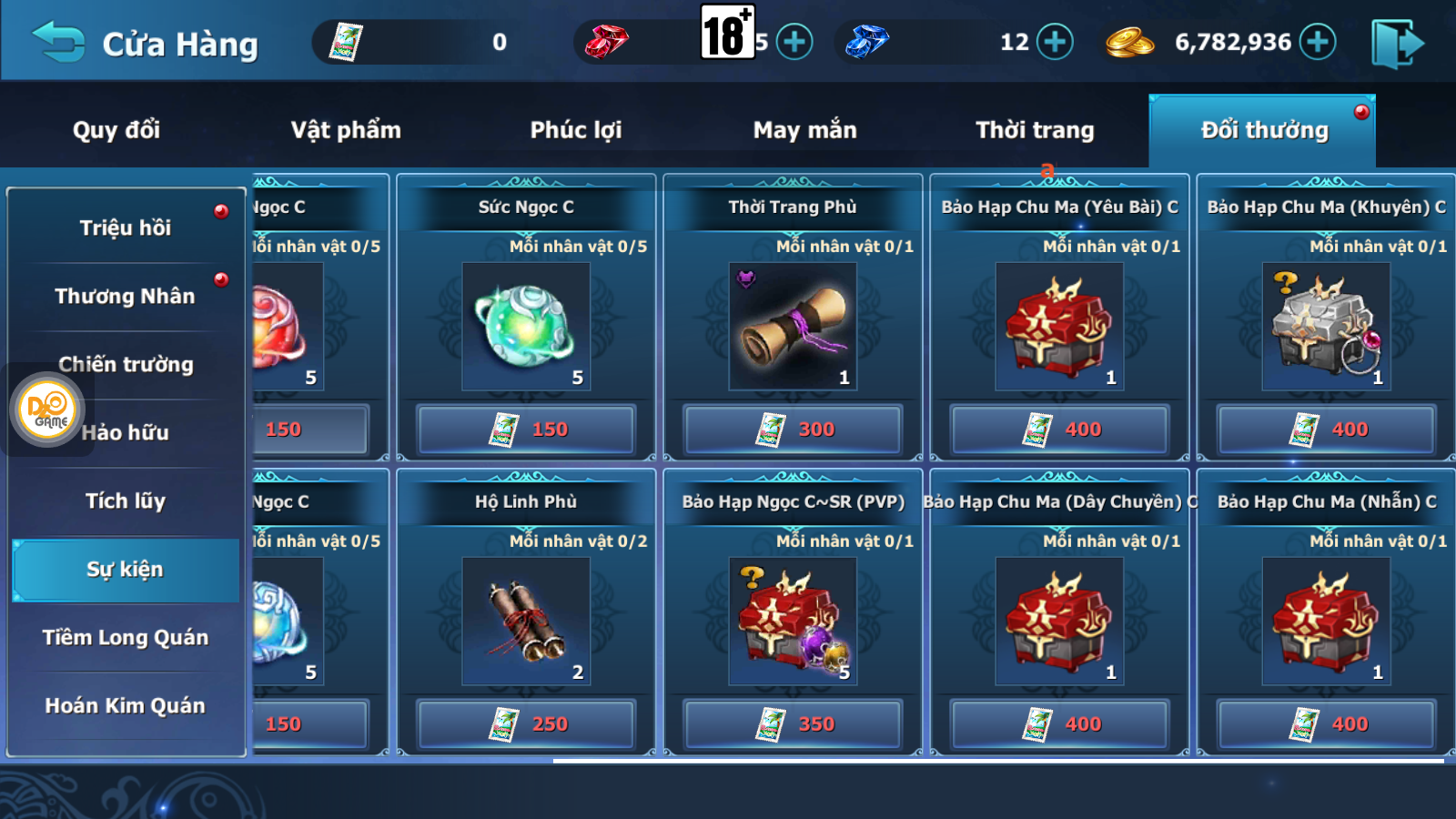1456x819 pixels.
Task: Choose the Triệu hồi shop category
Action: (126, 227)
